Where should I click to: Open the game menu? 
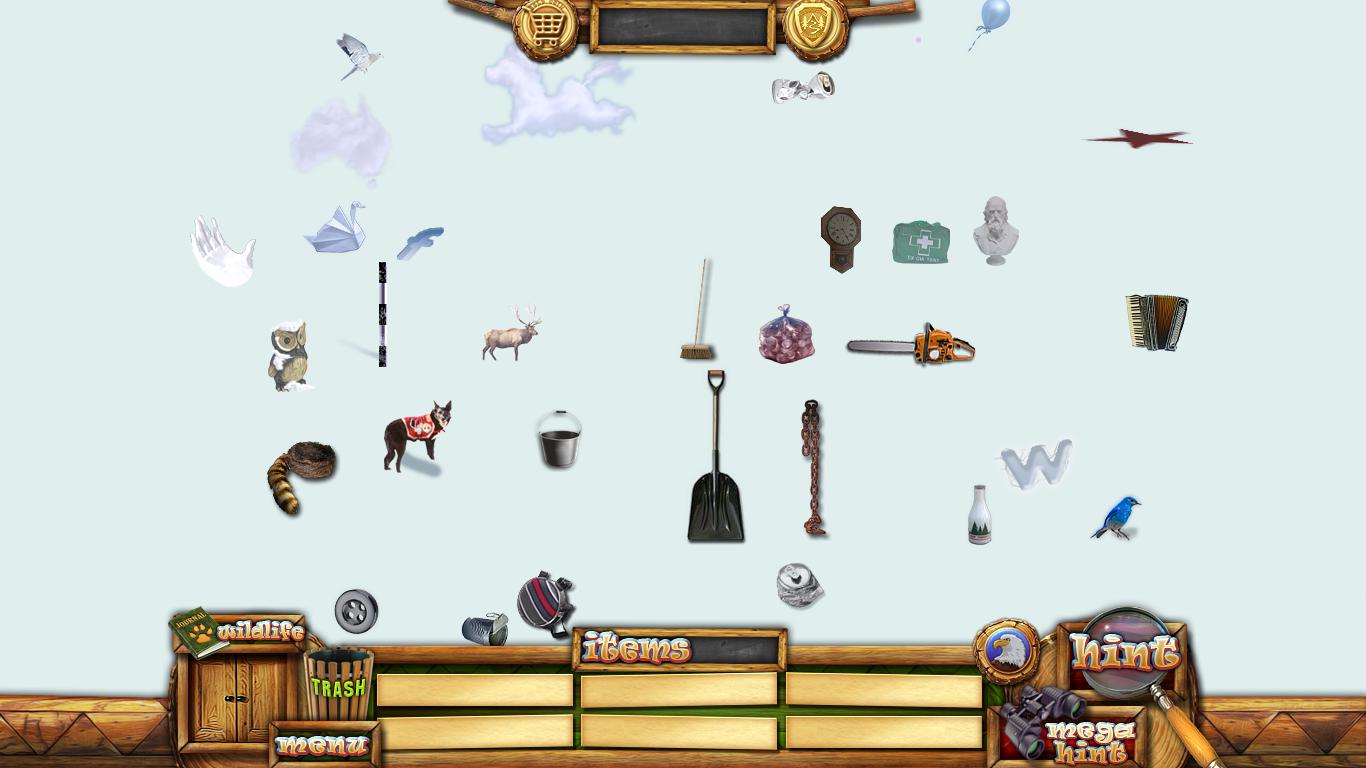pyautogui.click(x=322, y=745)
